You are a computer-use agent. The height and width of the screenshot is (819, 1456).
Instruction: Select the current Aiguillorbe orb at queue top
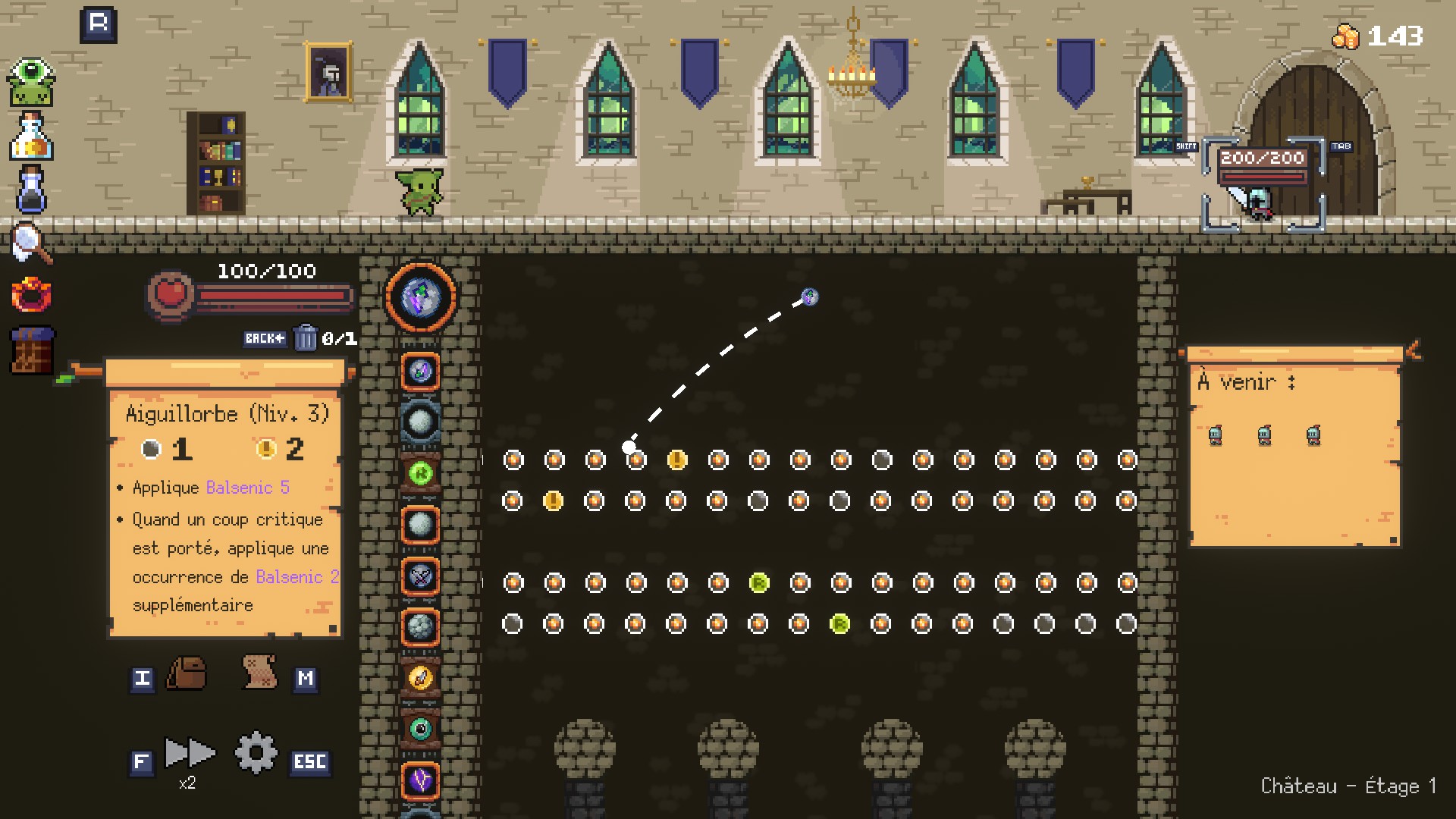pos(421,297)
